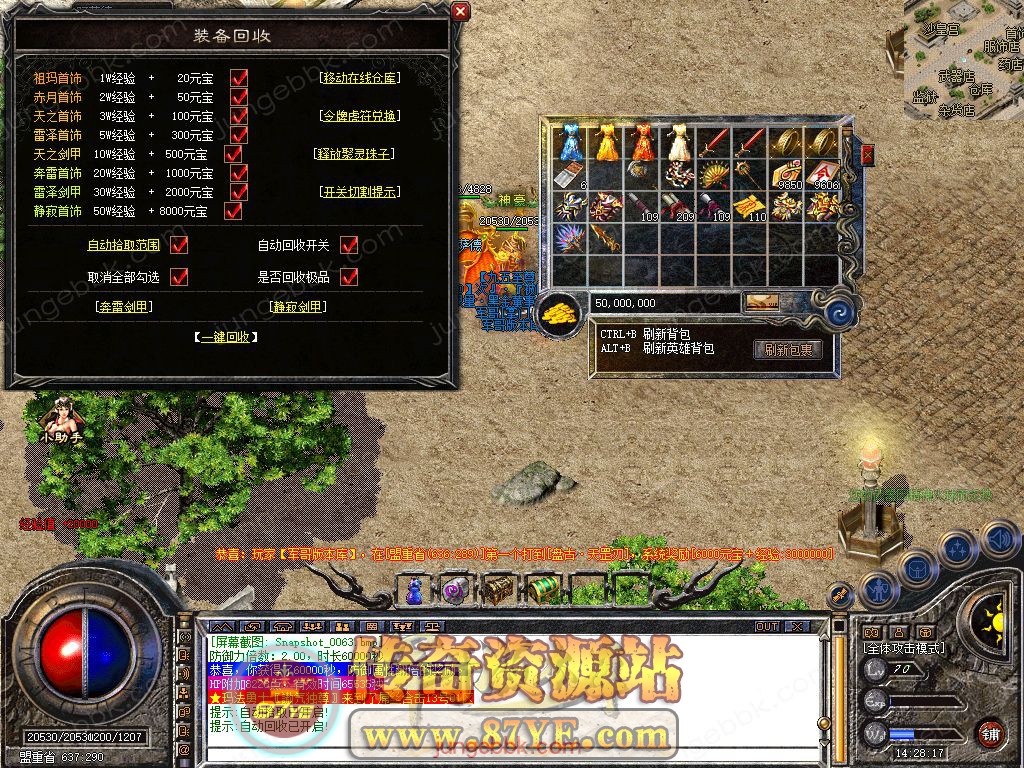Open the 令牌虎符兑换 exchange link

click(x=359, y=116)
